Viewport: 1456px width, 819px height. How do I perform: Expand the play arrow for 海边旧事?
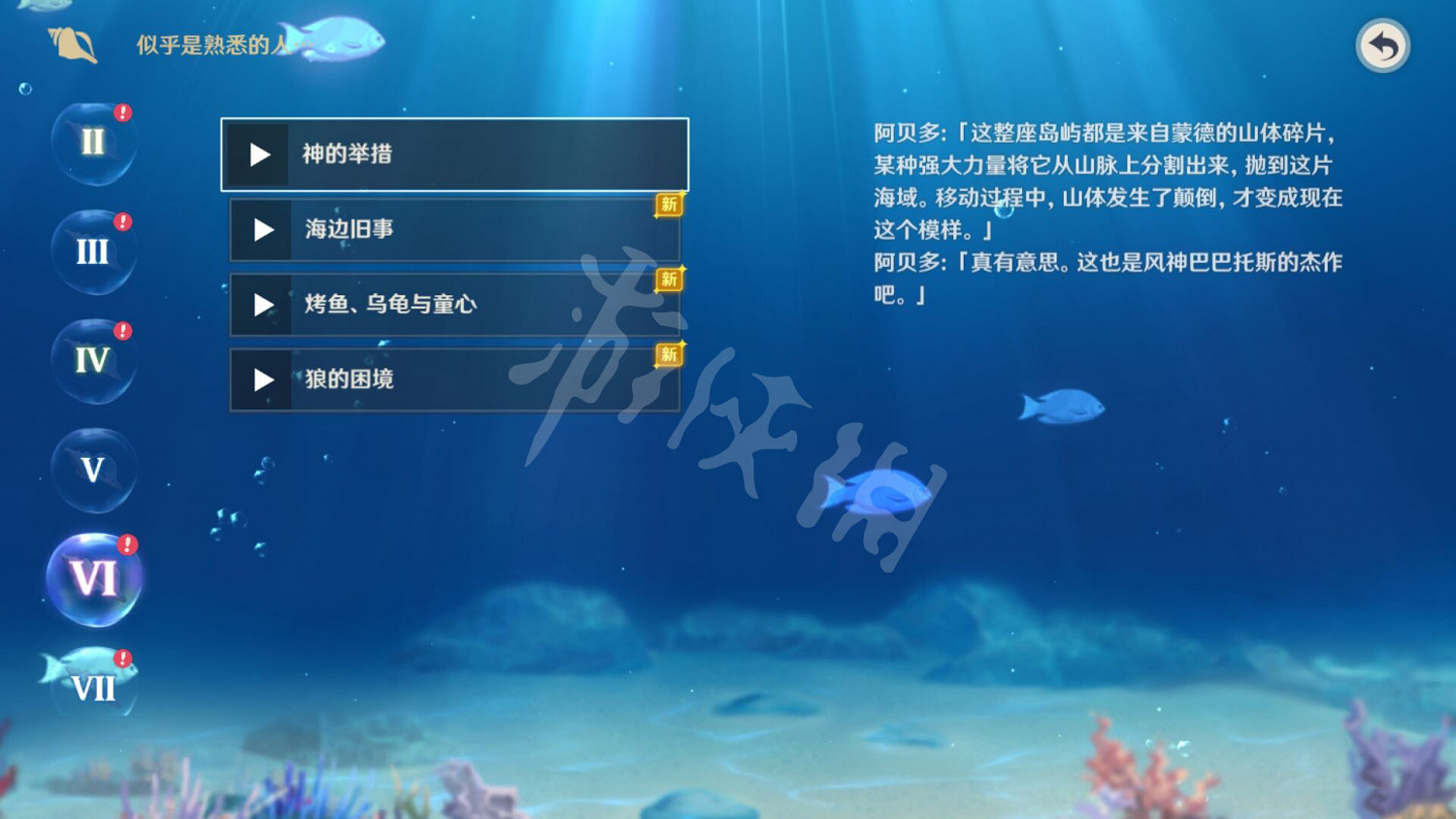[261, 230]
